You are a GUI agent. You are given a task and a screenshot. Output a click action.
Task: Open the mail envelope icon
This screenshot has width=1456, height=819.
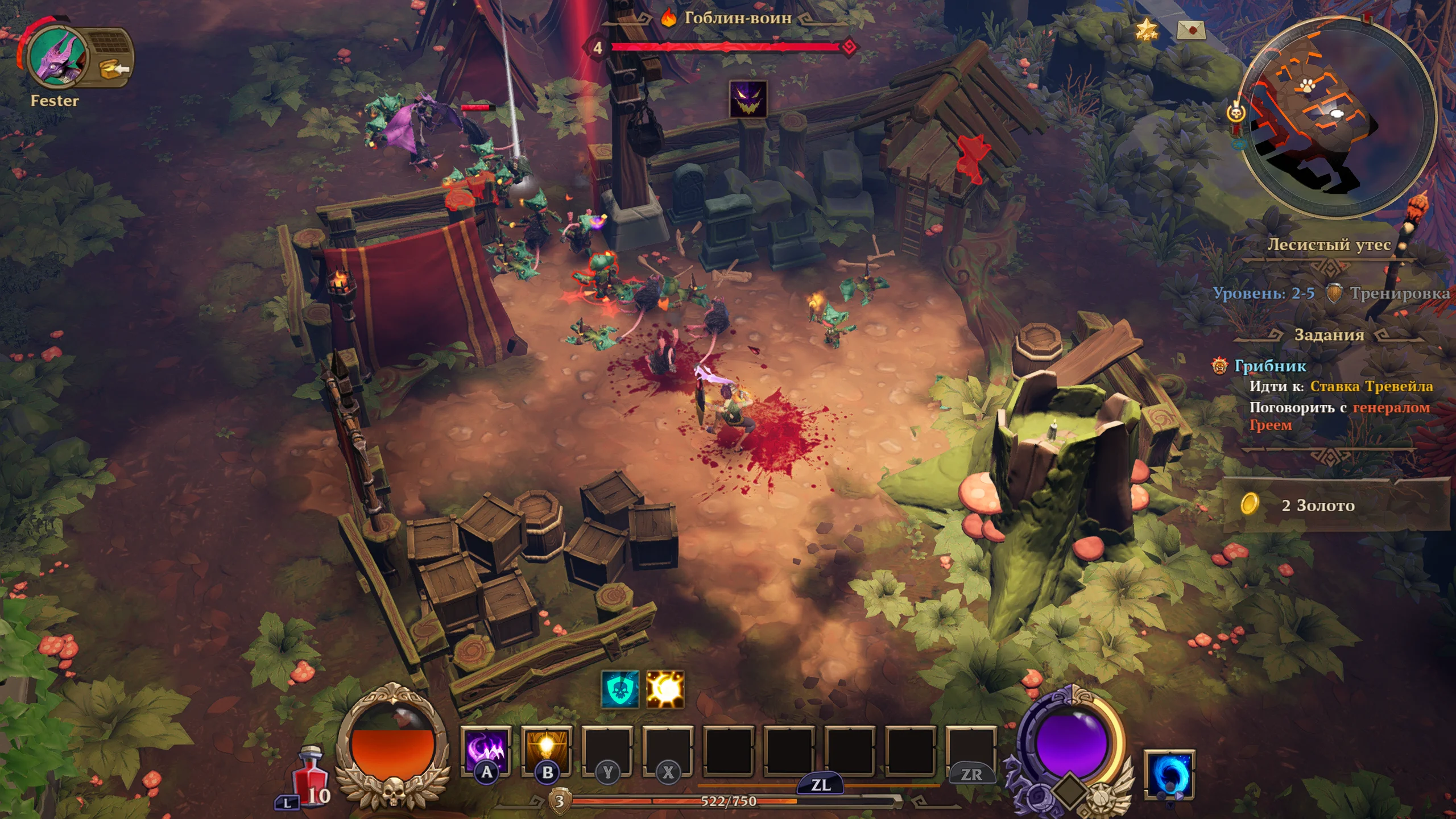click(x=1190, y=29)
